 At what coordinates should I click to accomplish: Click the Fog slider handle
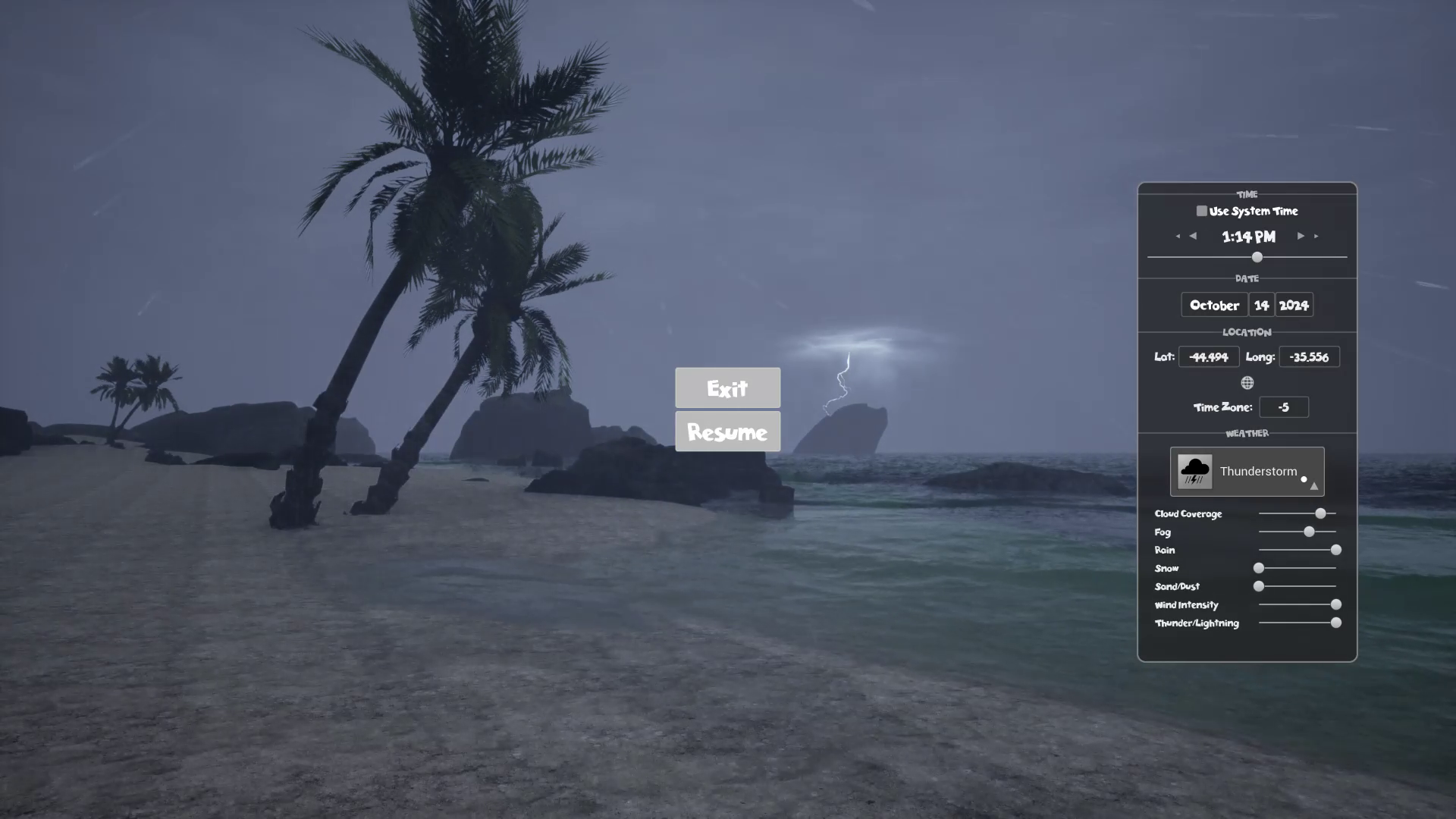tap(1309, 532)
